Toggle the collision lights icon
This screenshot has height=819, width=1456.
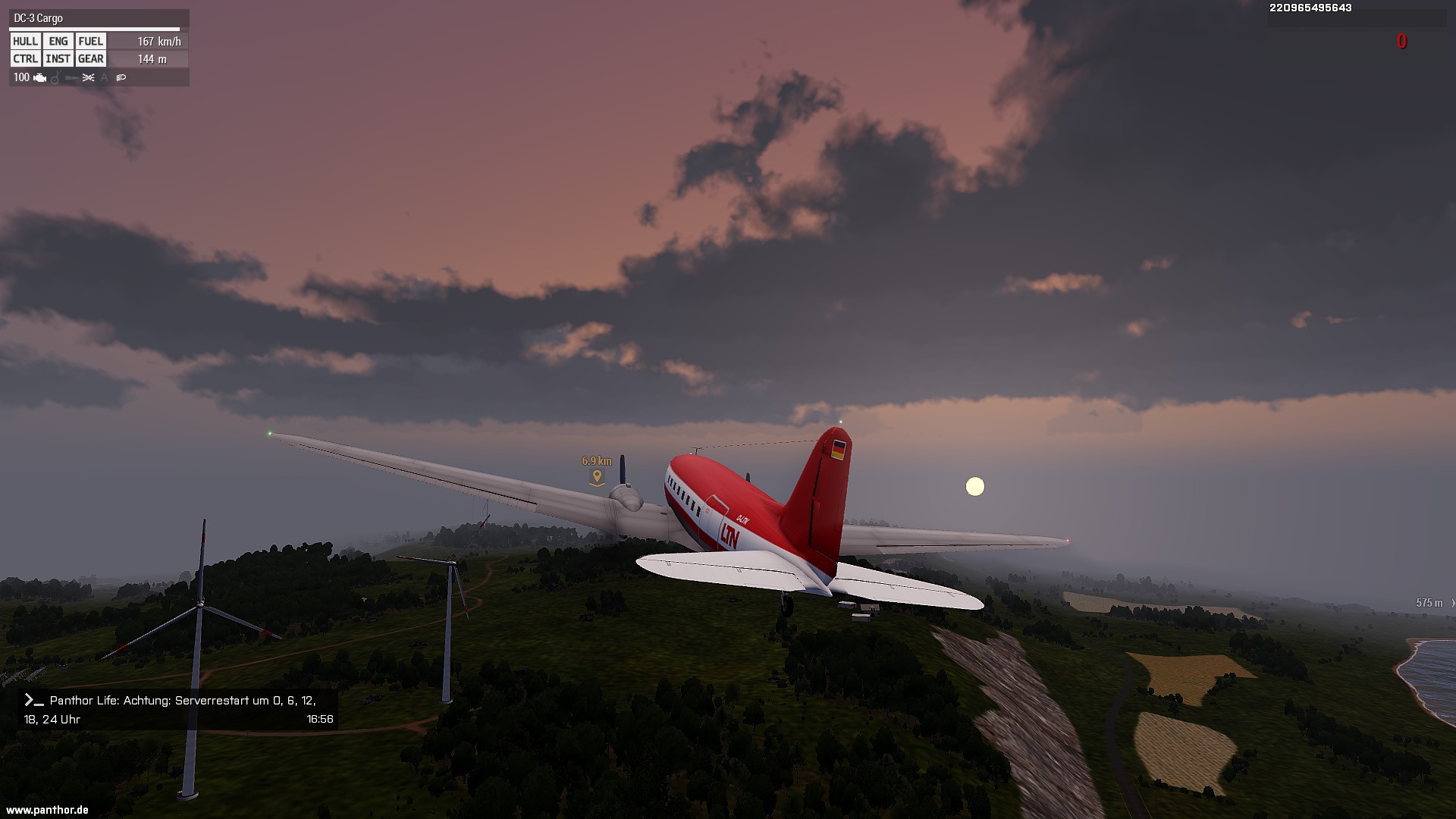[89, 77]
